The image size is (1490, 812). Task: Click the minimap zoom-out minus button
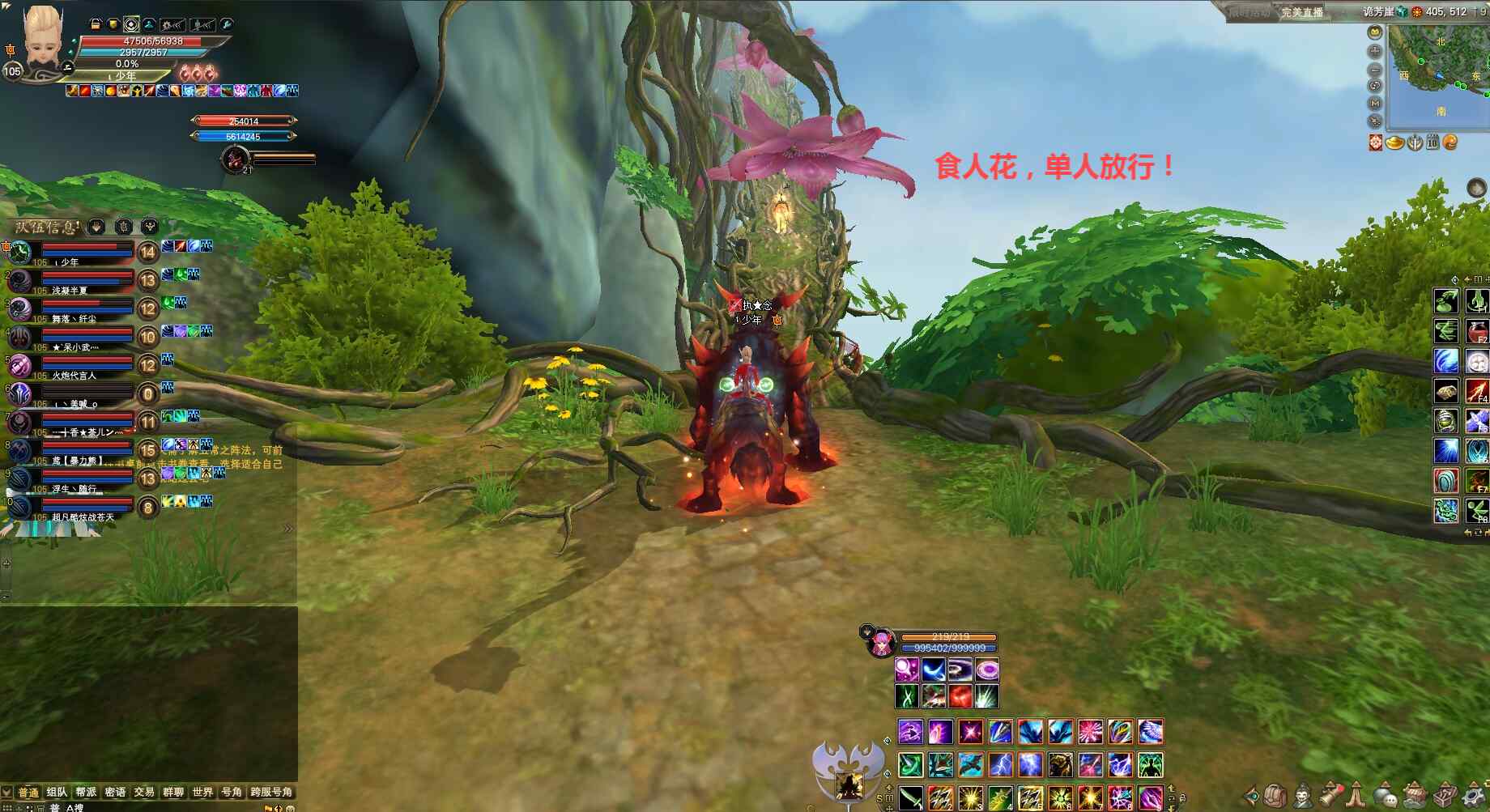pos(1375,69)
